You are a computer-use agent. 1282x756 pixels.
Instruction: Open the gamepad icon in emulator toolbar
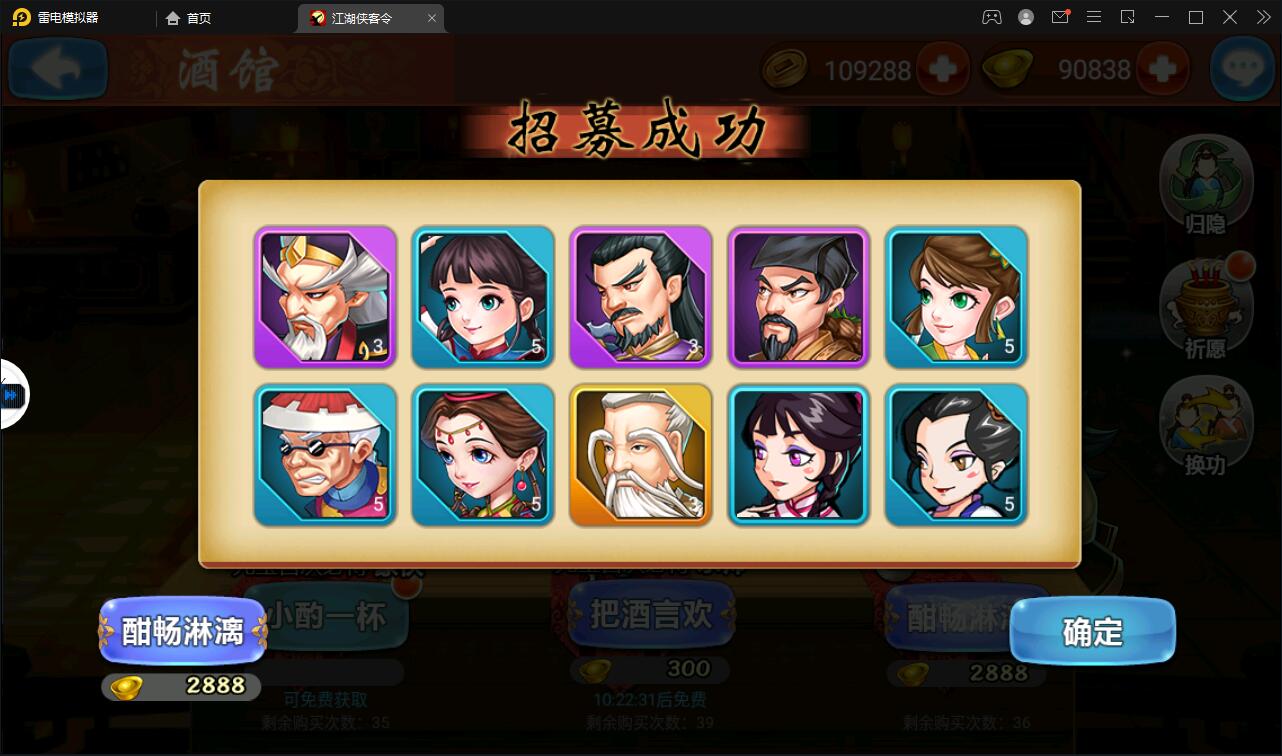991,17
